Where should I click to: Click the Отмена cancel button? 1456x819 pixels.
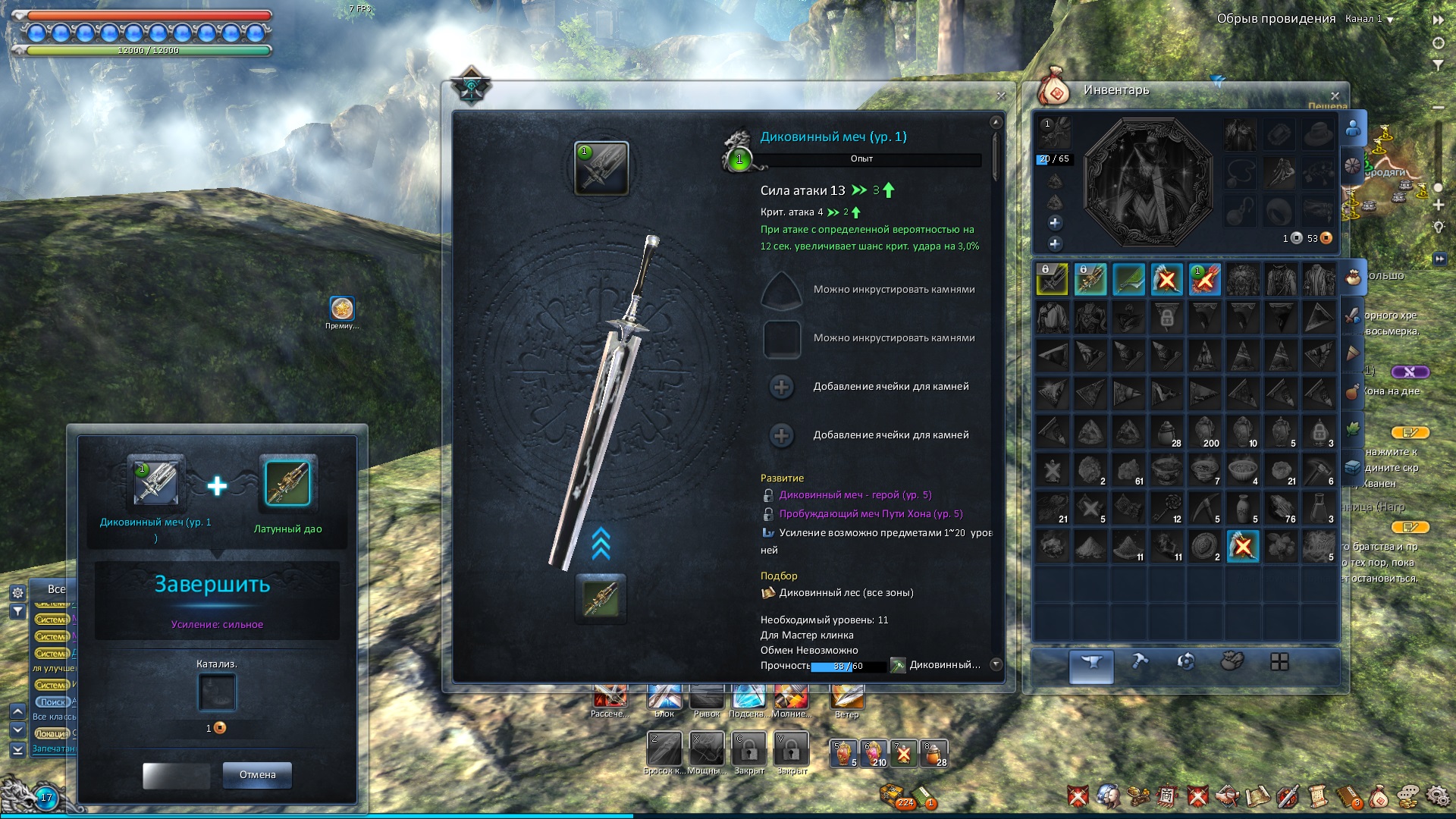click(257, 775)
